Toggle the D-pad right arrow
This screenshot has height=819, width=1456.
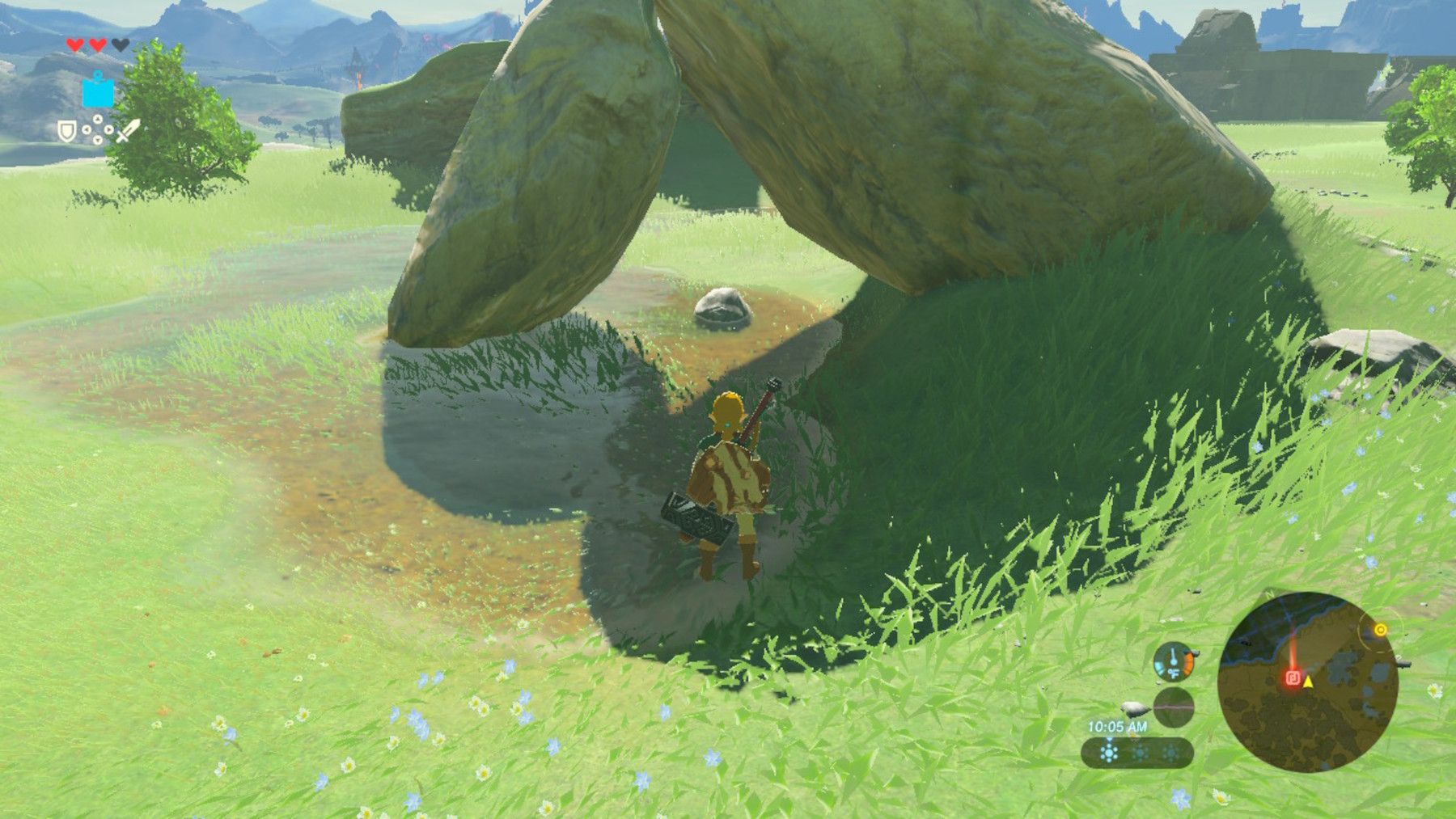coord(108,129)
